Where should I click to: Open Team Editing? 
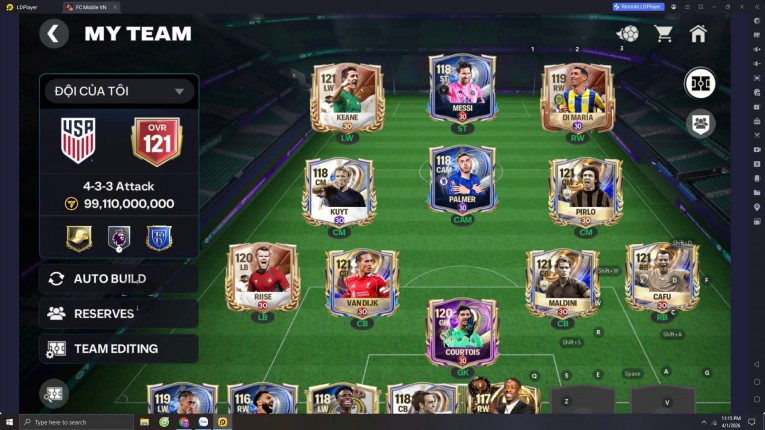click(118, 349)
